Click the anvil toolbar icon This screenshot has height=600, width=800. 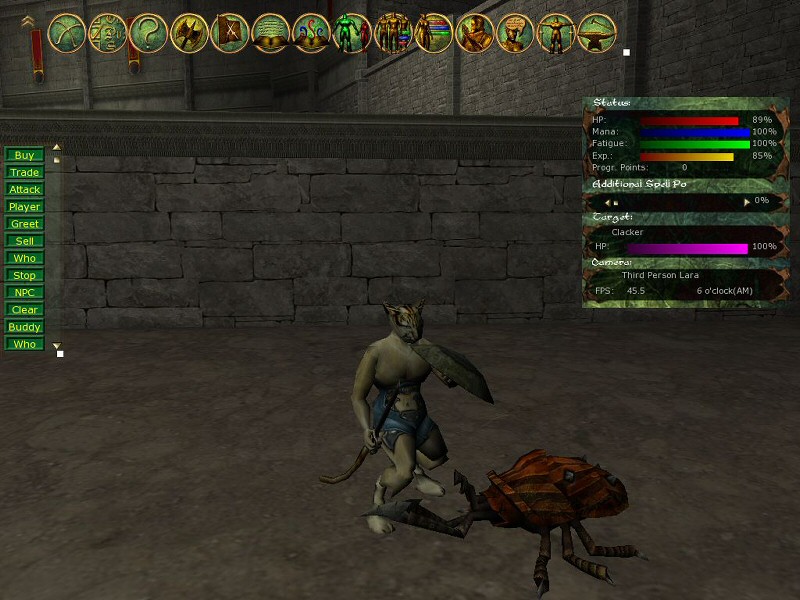tap(596, 33)
